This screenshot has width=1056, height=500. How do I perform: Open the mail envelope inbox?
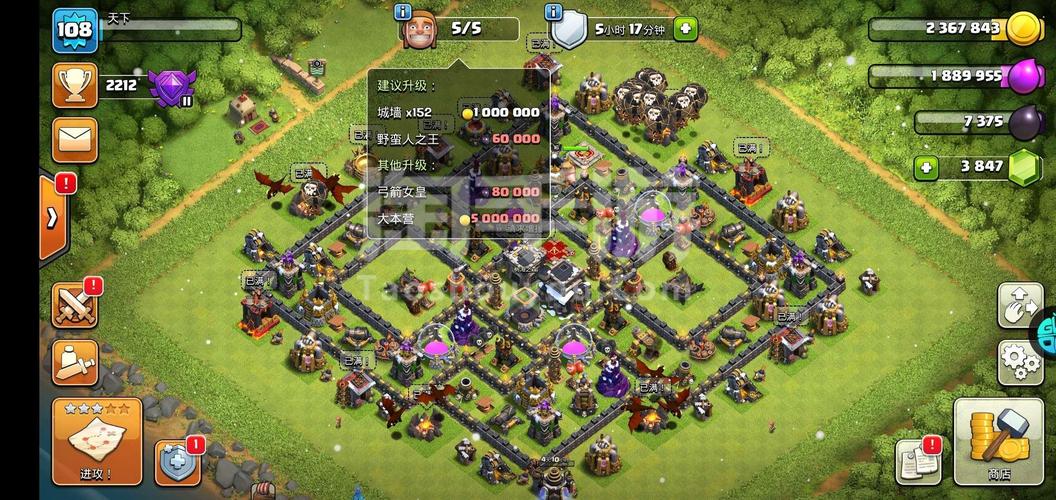click(75, 139)
